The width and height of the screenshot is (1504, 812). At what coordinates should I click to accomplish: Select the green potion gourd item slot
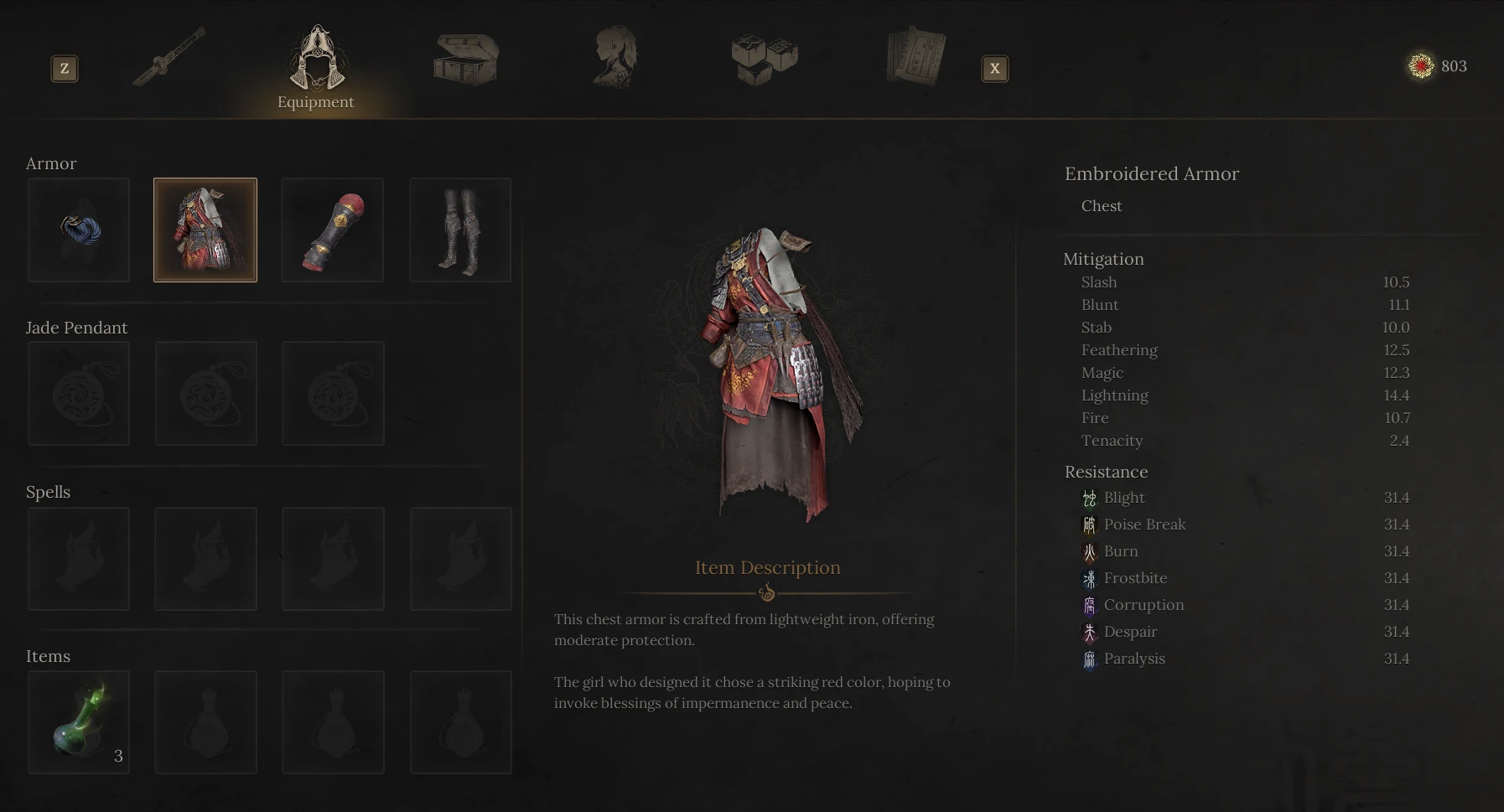tap(79, 721)
